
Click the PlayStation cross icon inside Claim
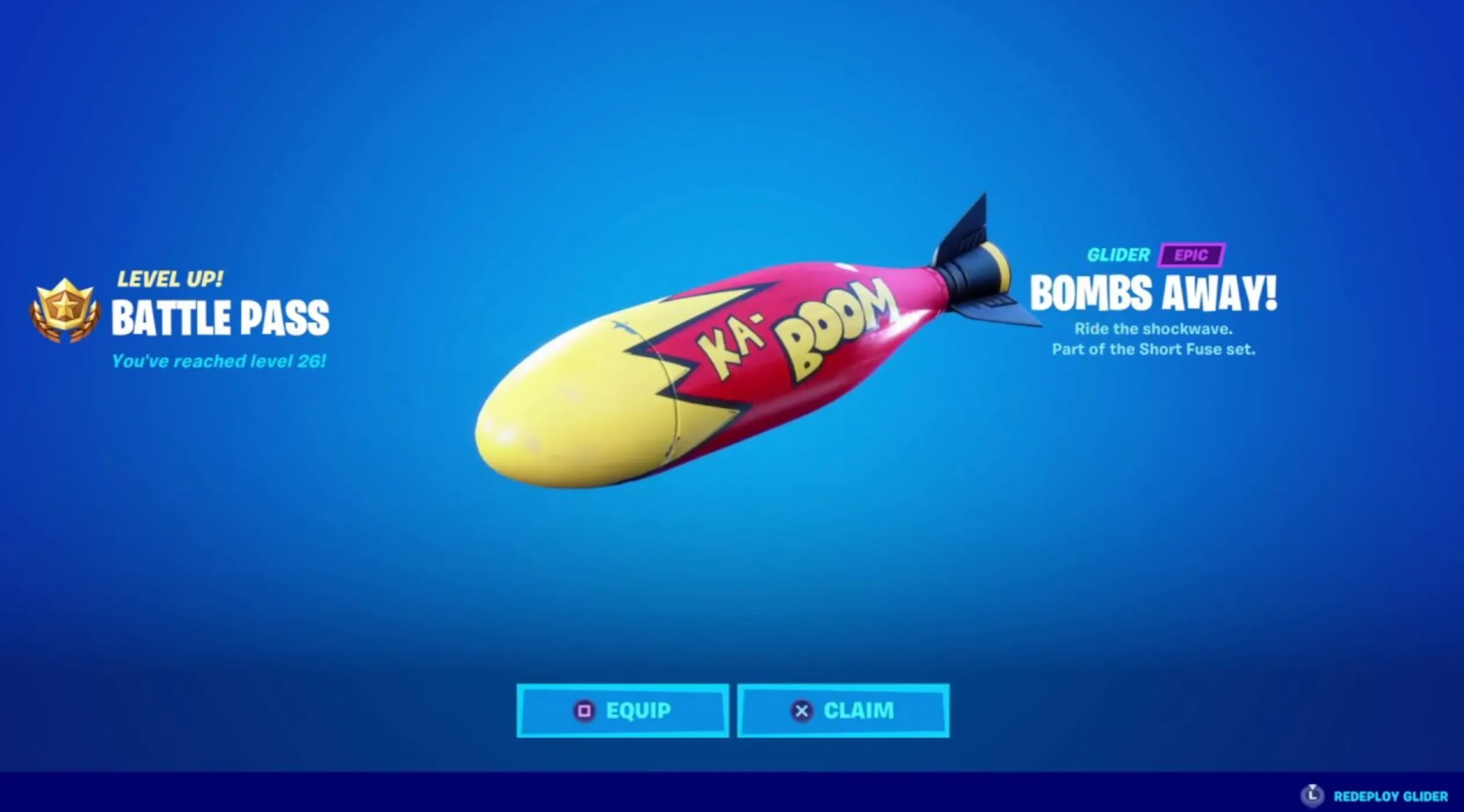click(801, 710)
